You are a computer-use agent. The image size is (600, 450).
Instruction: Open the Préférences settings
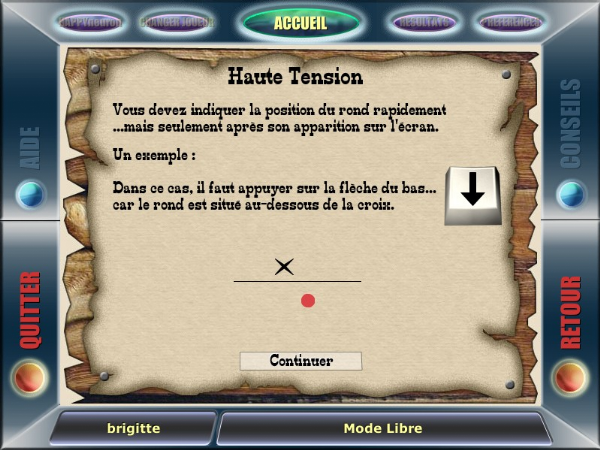pyautogui.click(x=510, y=21)
